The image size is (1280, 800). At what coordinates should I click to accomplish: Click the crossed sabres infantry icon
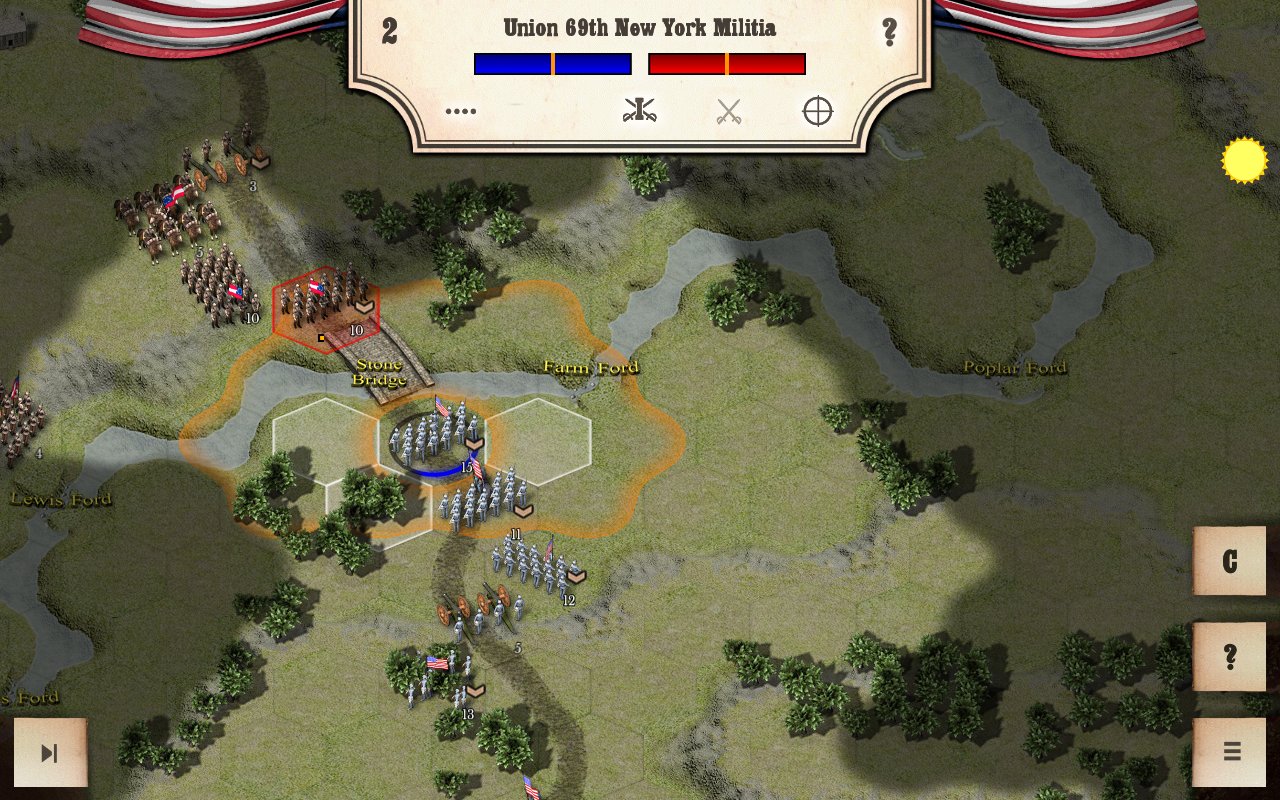[x=638, y=111]
